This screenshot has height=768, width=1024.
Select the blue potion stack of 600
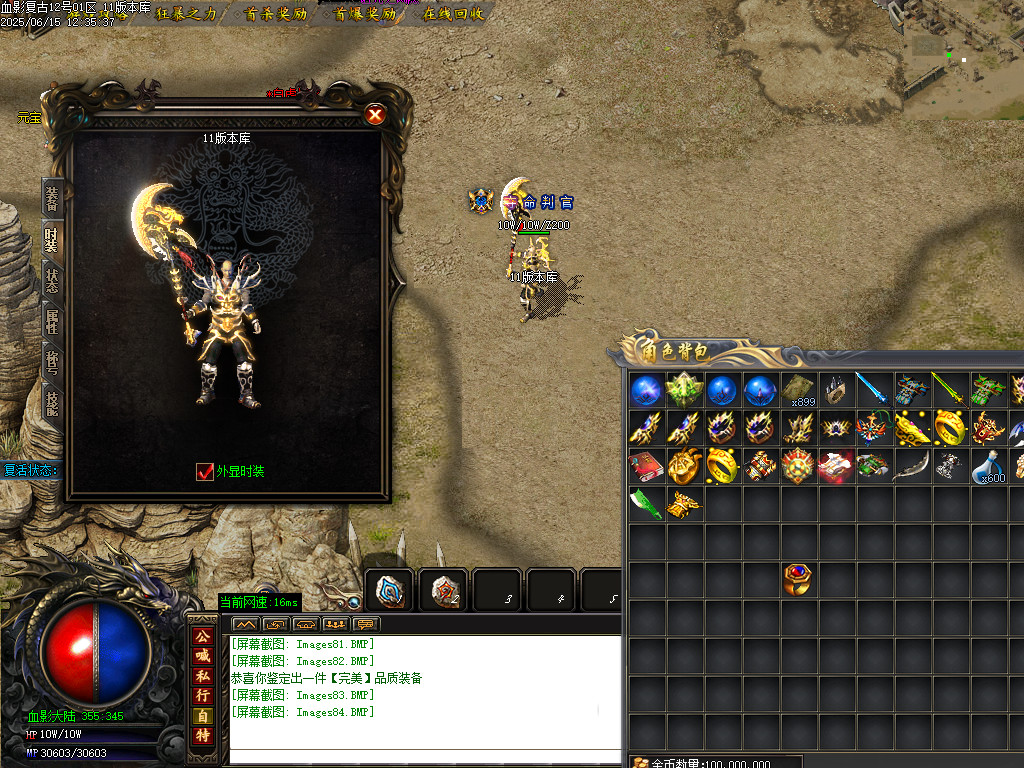coord(989,466)
